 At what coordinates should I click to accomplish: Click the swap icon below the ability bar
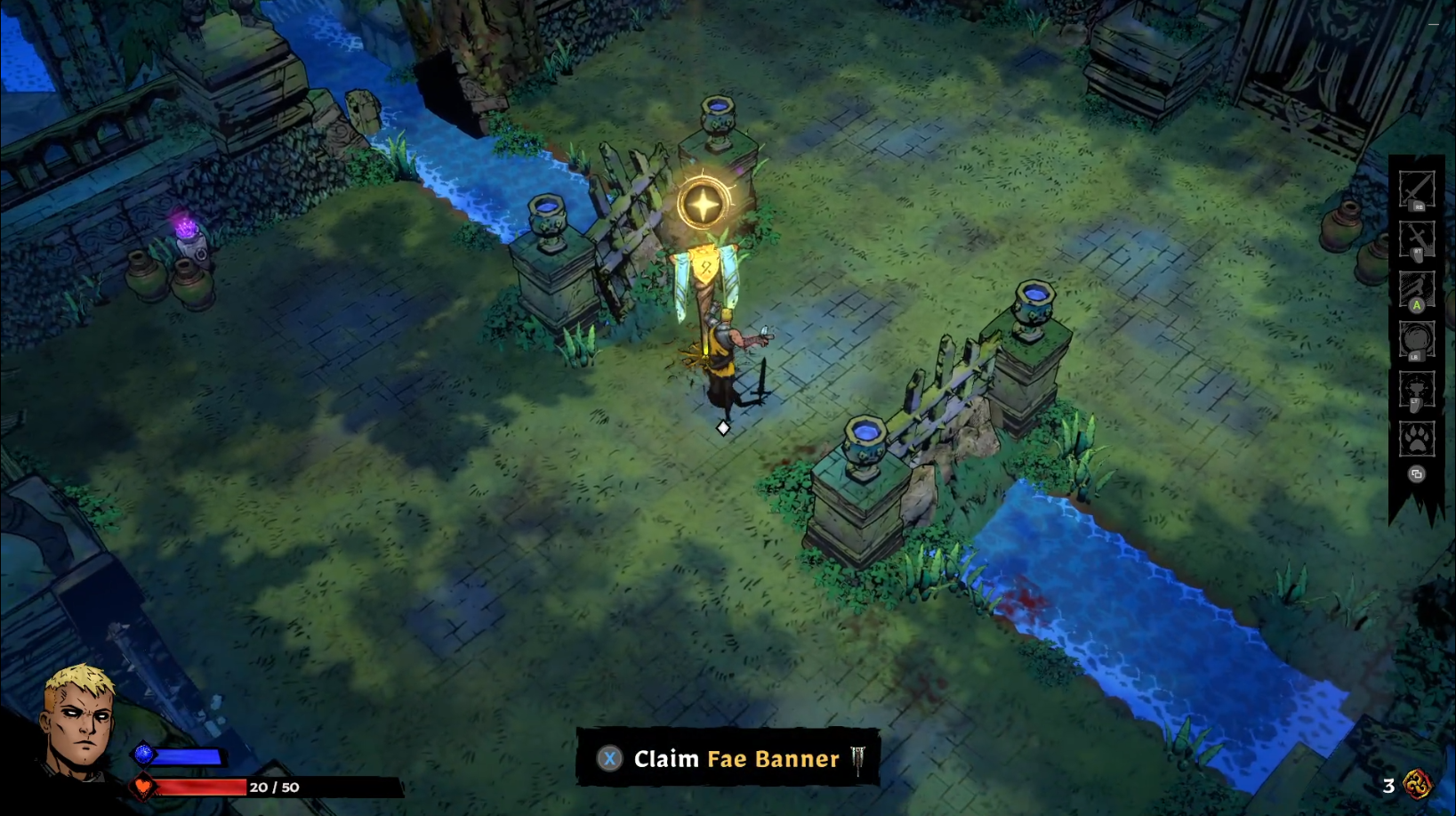point(1417,474)
